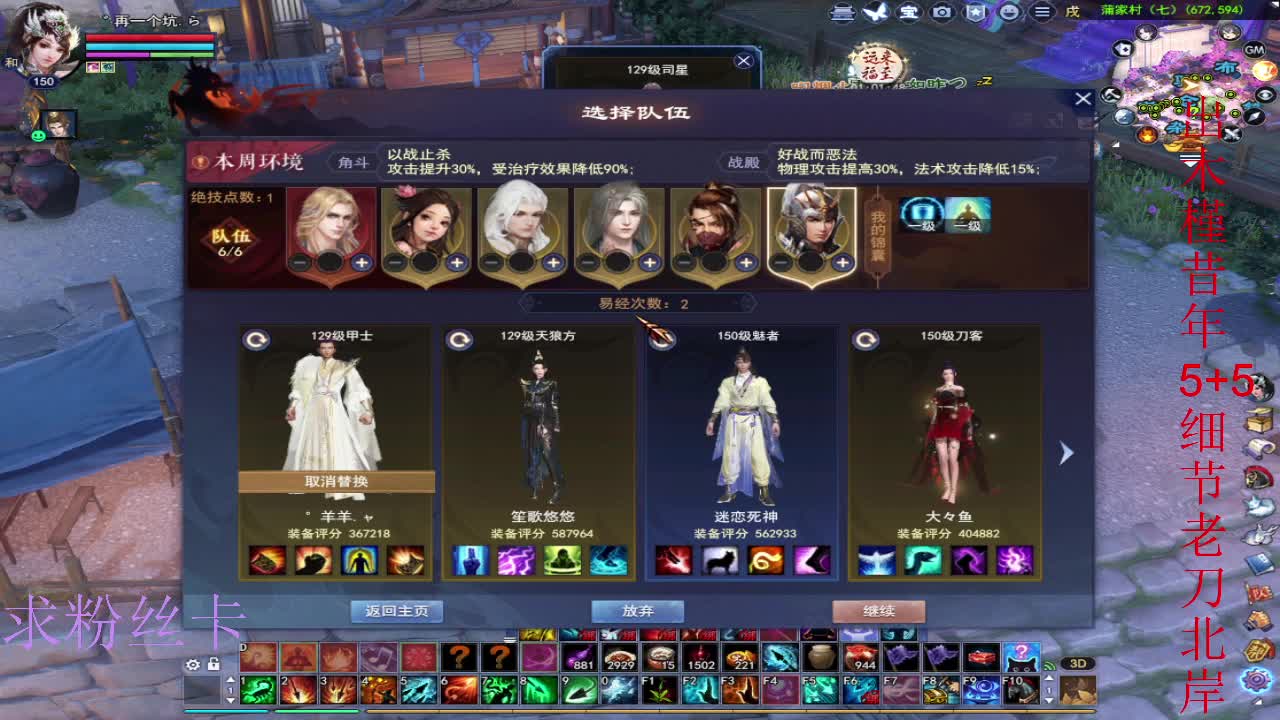Screen dimensions: 1280x720
Task: Expand more candidates with the right arrow chevron
Action: tap(1064, 452)
